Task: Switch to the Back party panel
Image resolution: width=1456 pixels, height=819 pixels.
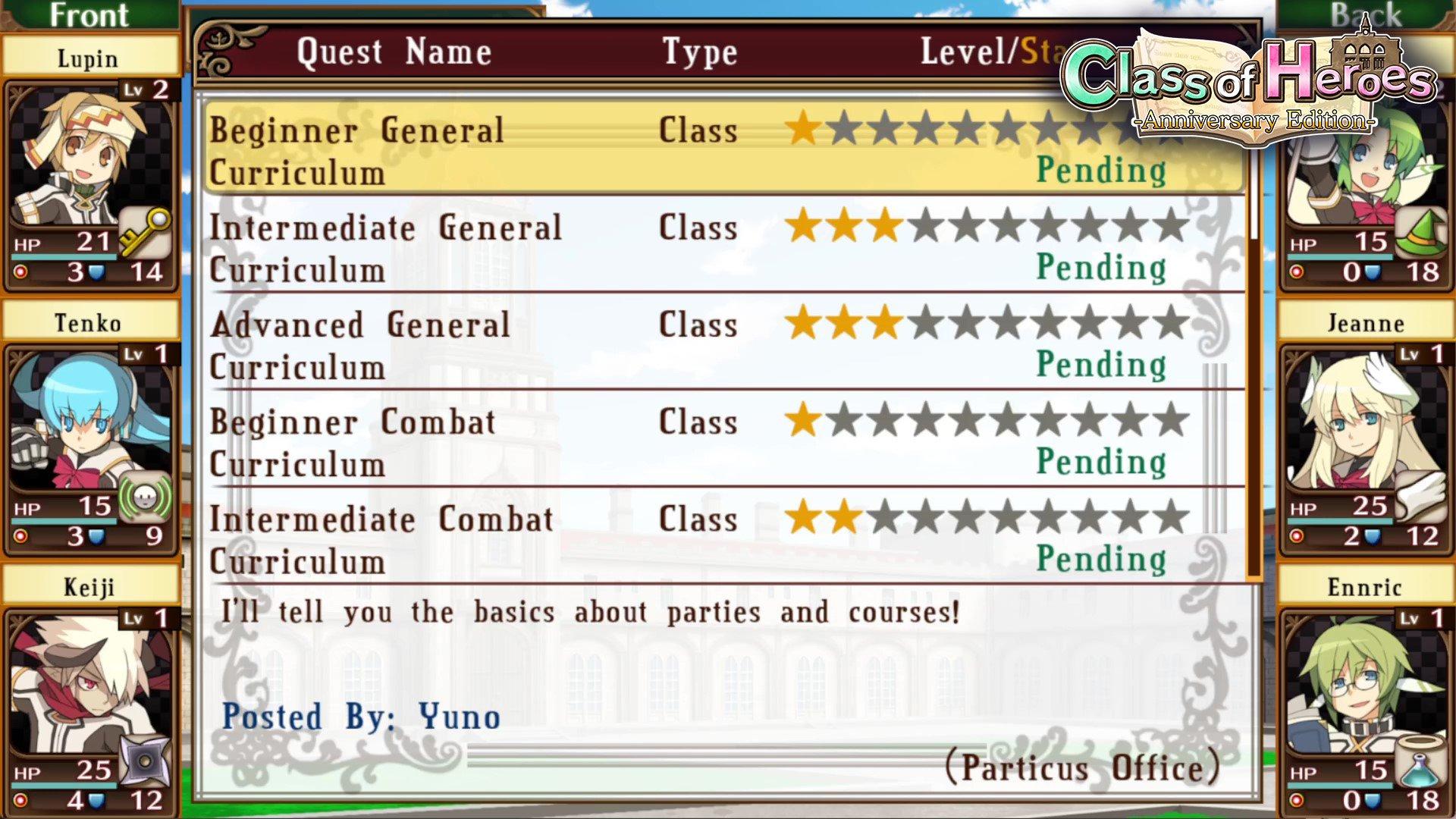Action: 1365,15
